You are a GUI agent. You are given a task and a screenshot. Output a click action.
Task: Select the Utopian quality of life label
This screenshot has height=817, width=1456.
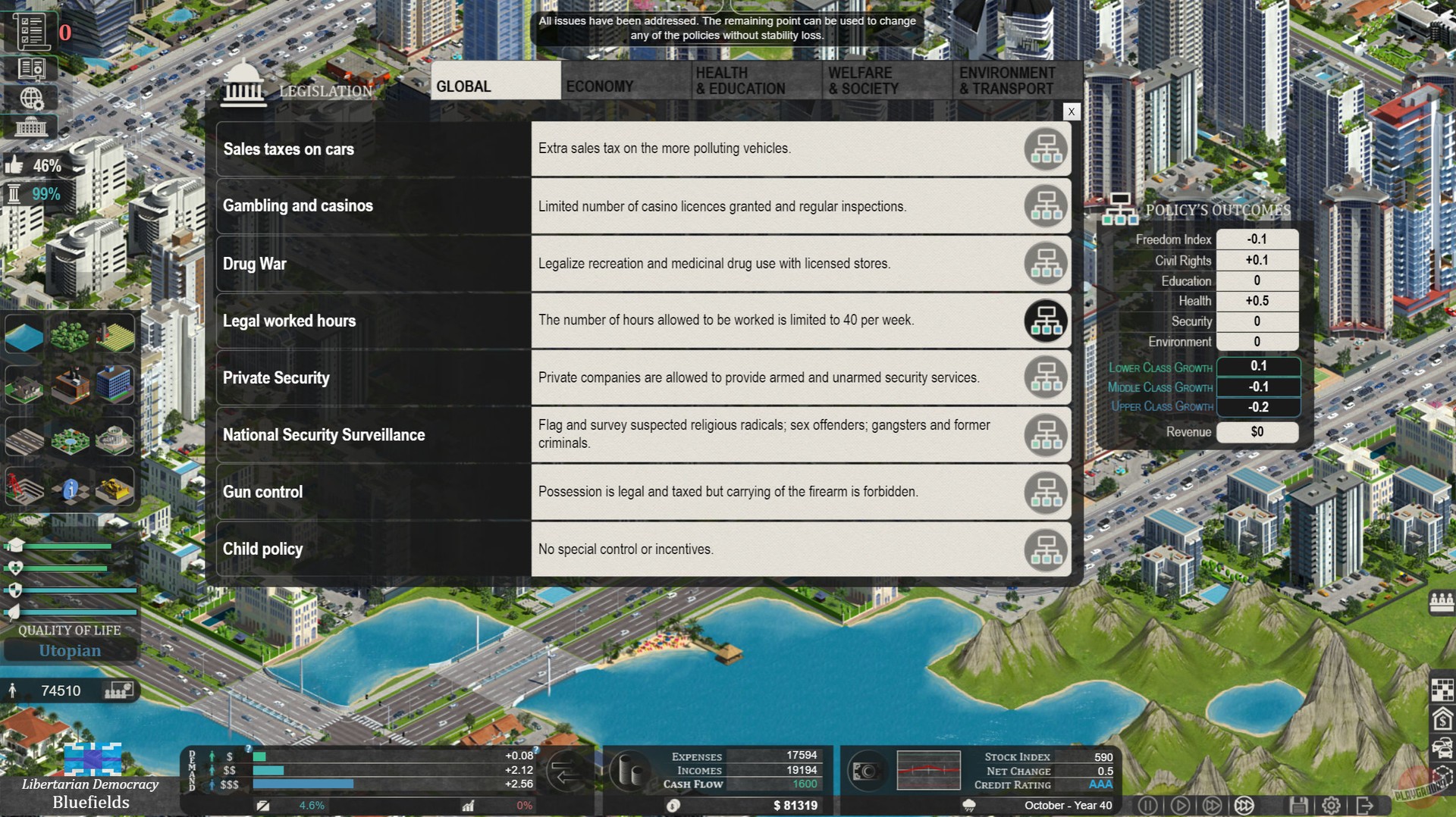pyautogui.click(x=70, y=650)
